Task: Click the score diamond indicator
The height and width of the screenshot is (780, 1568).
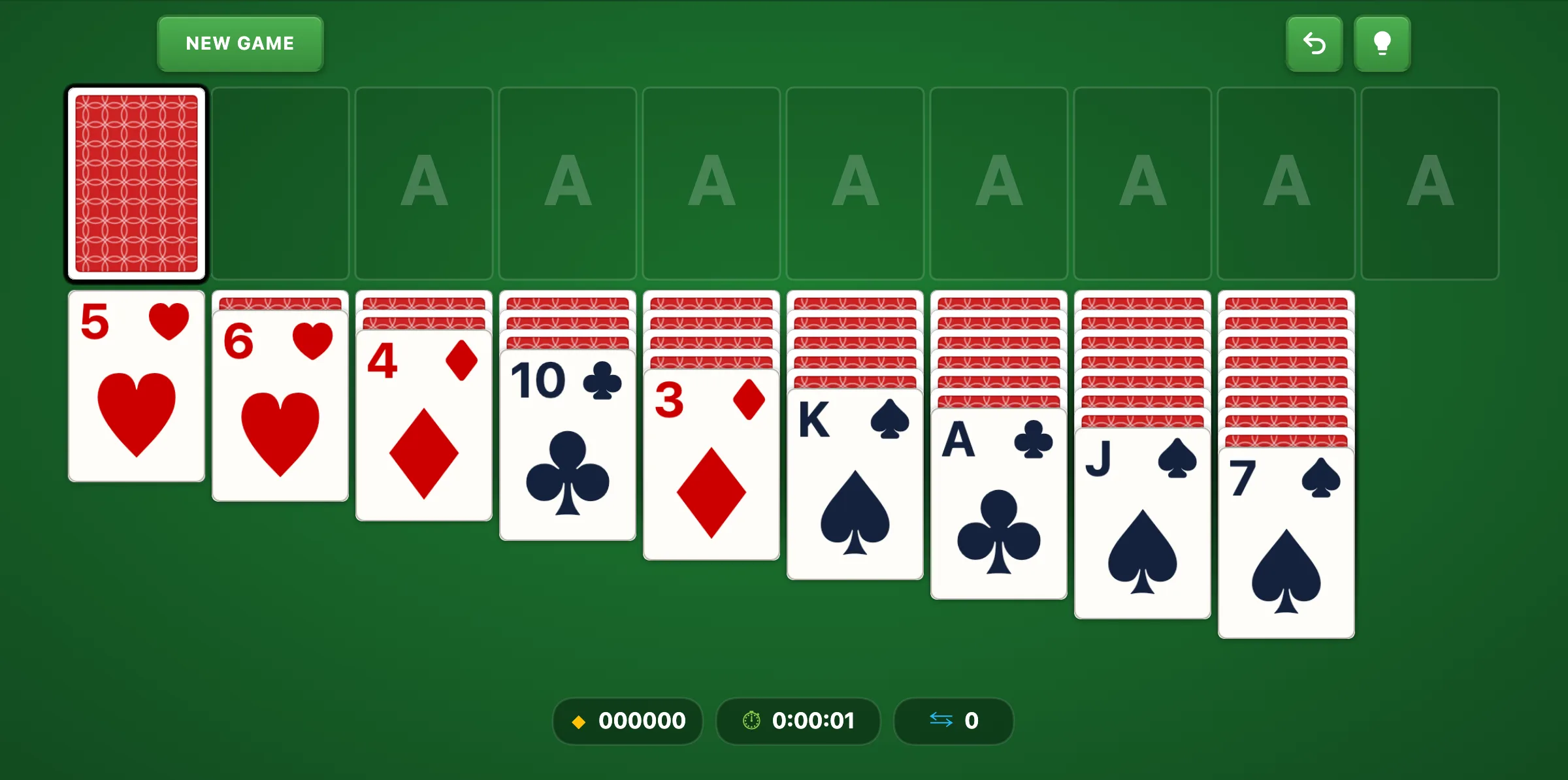Action: pyautogui.click(x=580, y=721)
